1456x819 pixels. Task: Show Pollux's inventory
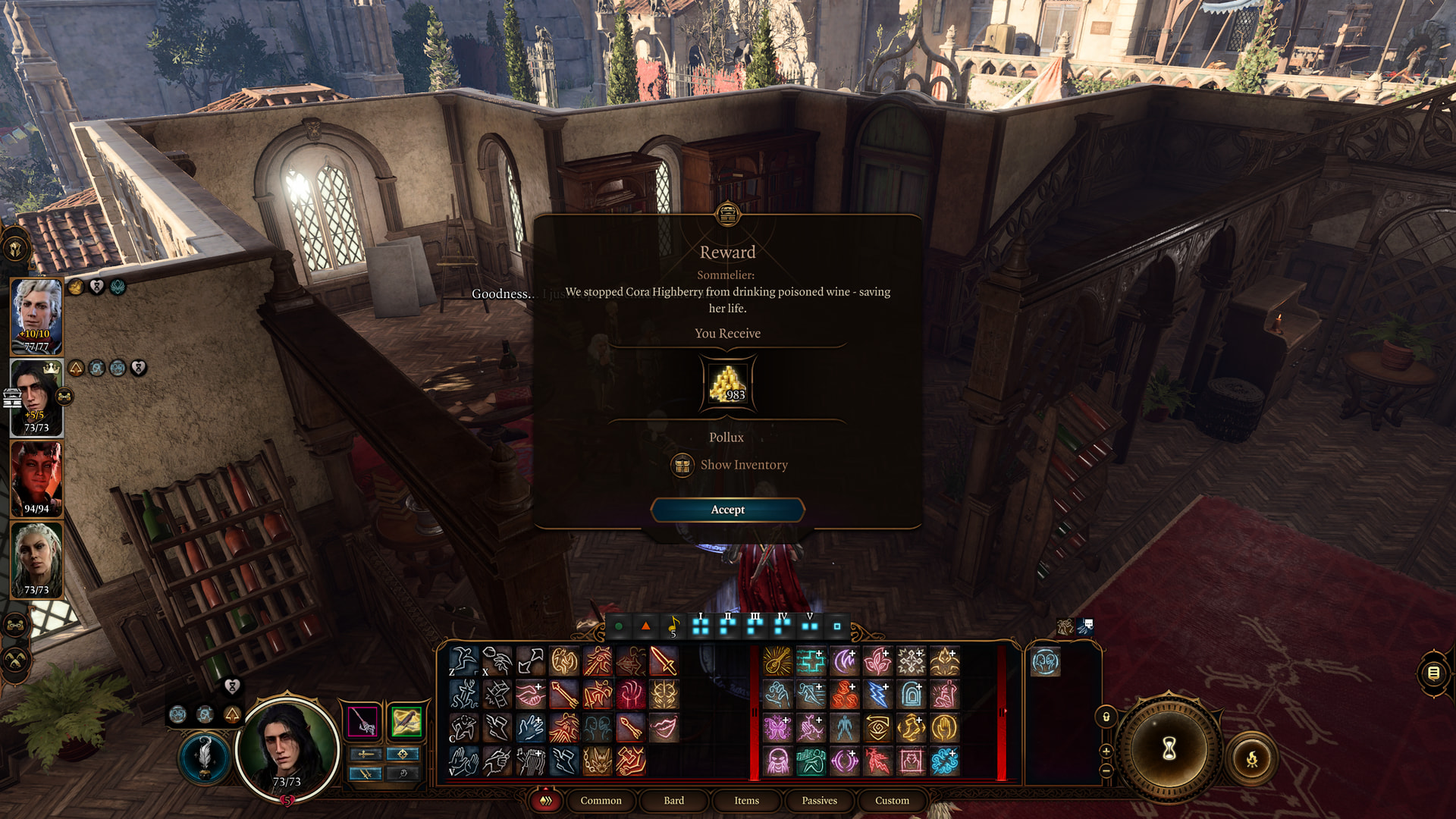click(x=743, y=465)
